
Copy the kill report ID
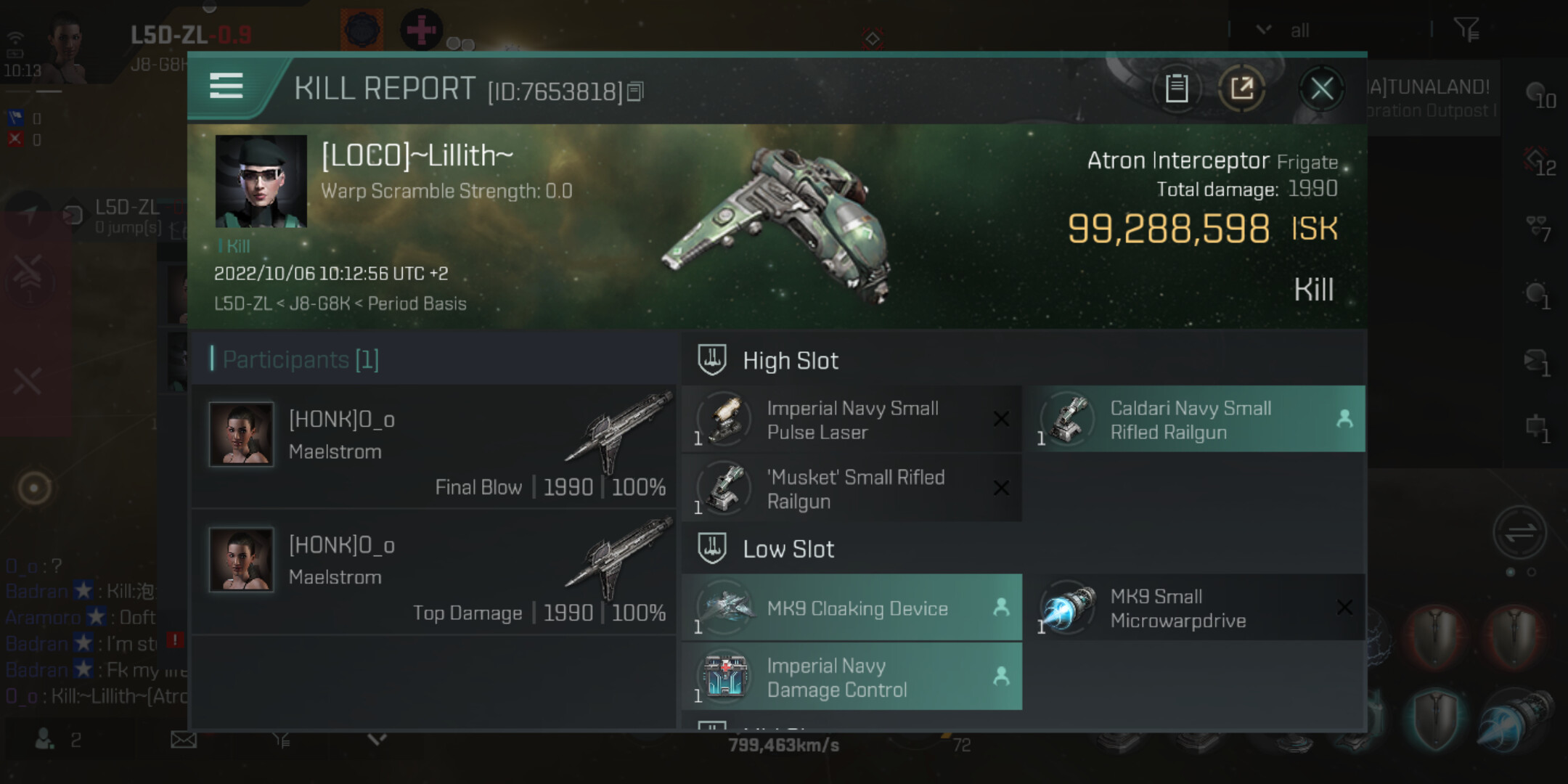click(635, 92)
